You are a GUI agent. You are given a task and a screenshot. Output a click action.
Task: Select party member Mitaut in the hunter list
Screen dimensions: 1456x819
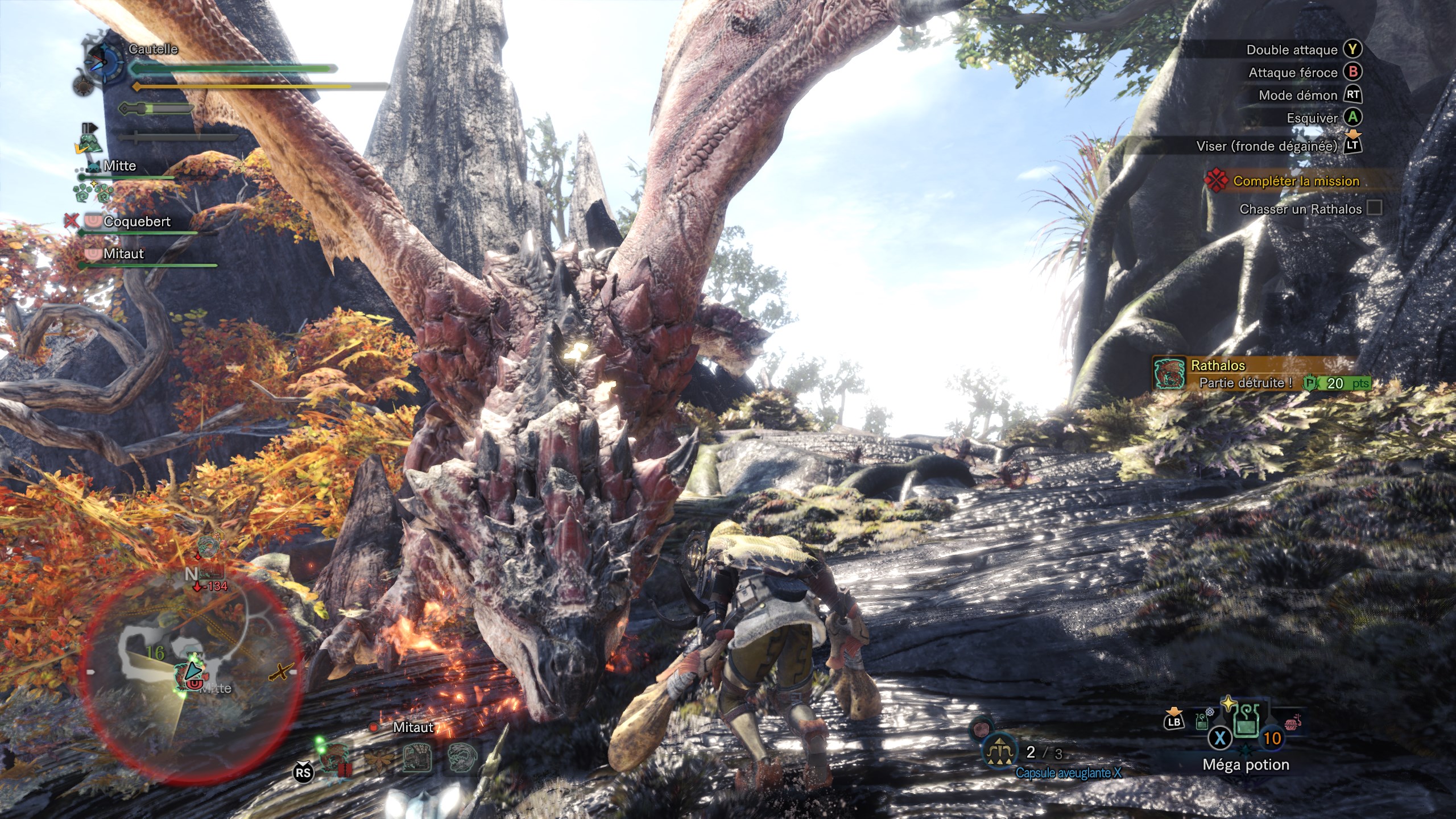tap(123, 254)
